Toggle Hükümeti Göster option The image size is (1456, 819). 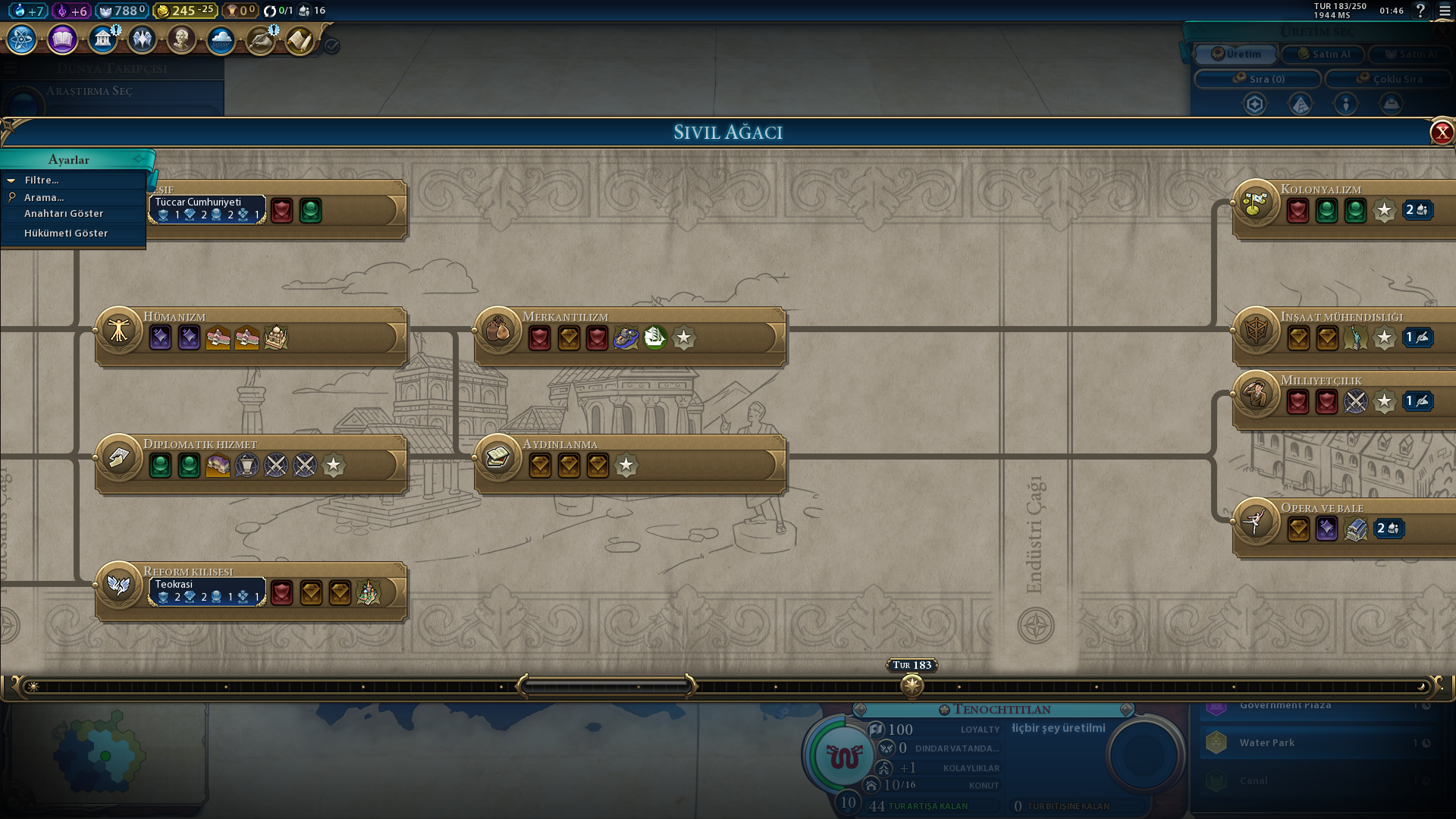tap(66, 234)
